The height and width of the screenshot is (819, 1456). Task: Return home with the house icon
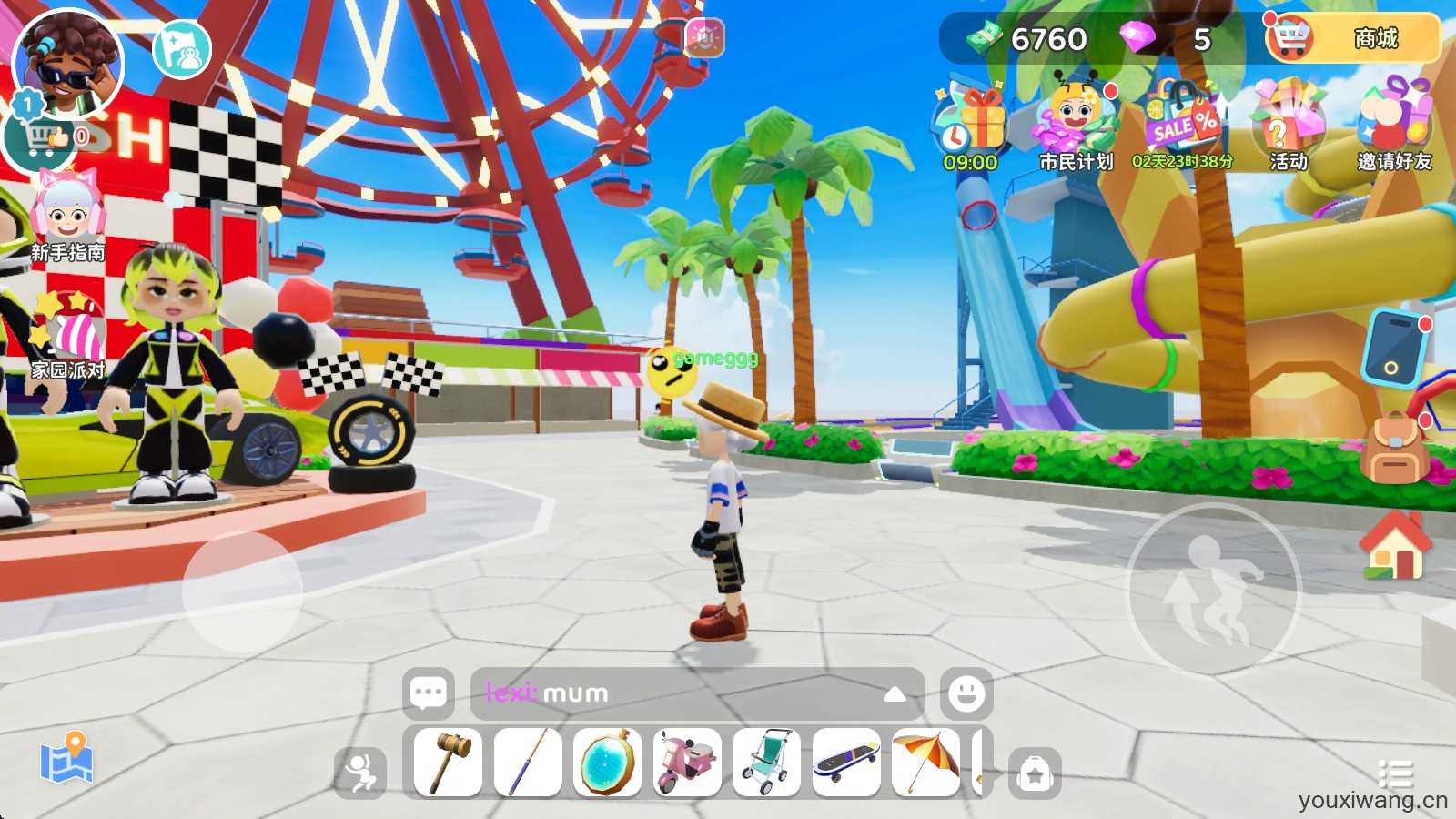pyautogui.click(x=1395, y=544)
